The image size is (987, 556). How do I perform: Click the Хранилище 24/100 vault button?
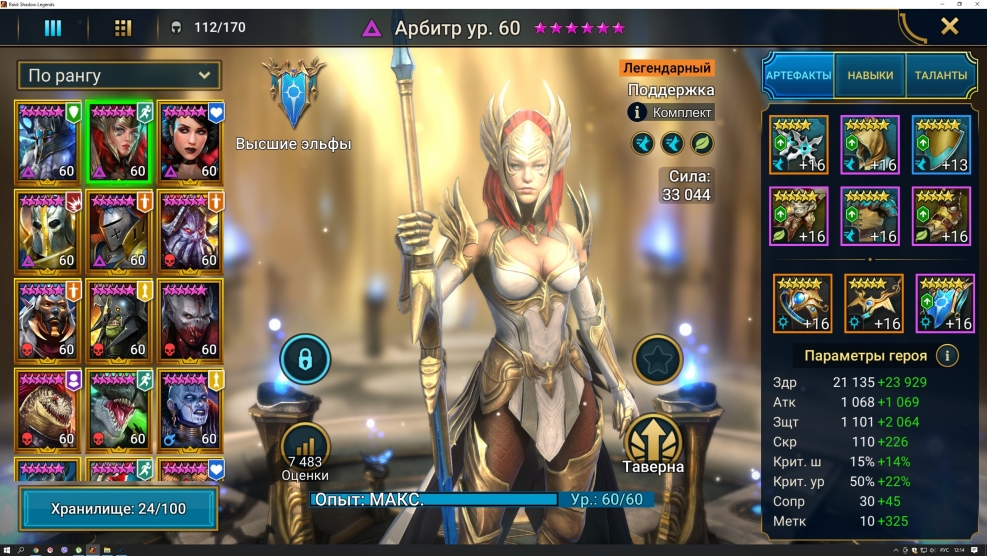click(119, 509)
